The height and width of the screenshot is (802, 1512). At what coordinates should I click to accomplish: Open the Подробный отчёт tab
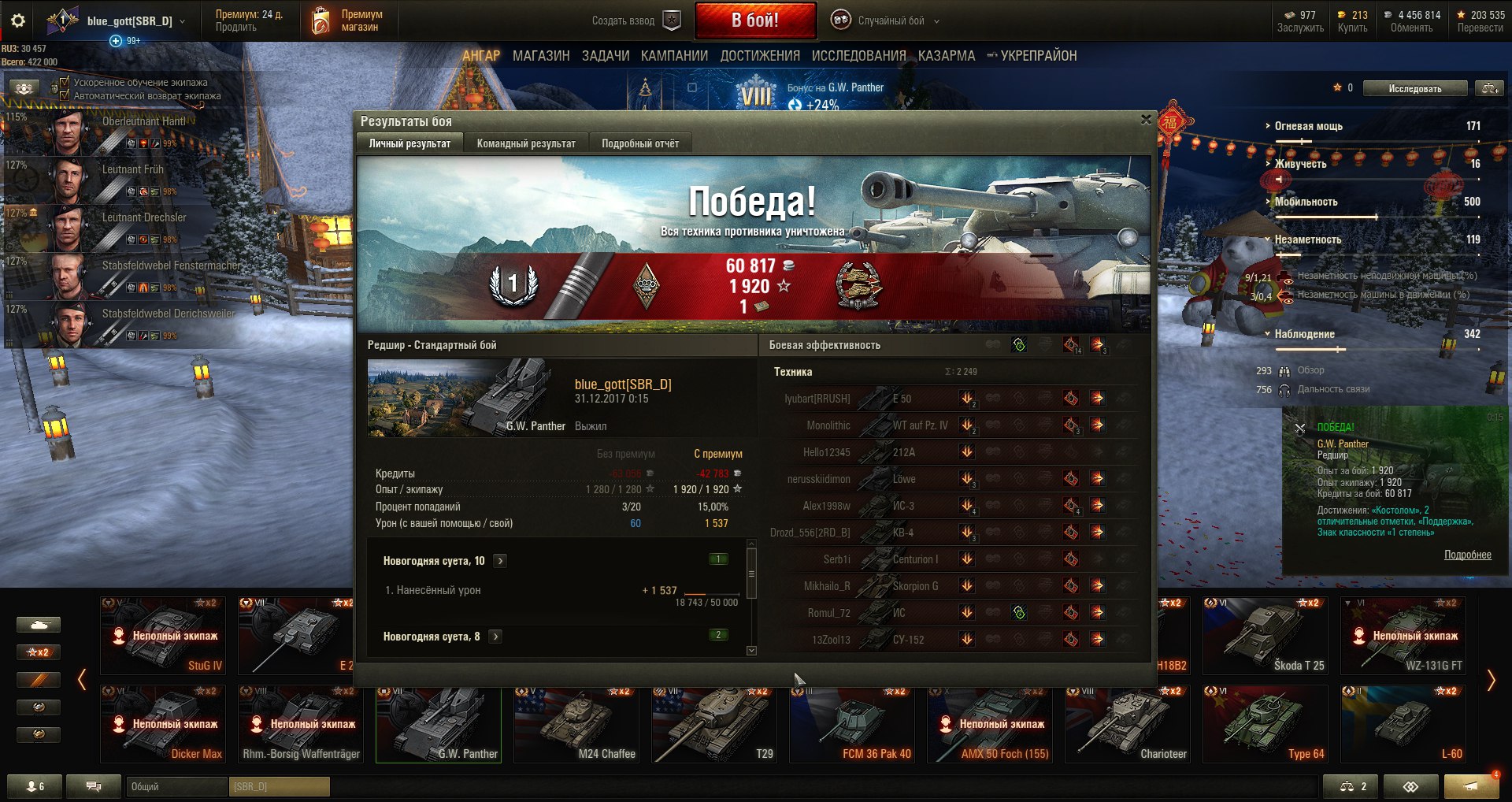[639, 143]
